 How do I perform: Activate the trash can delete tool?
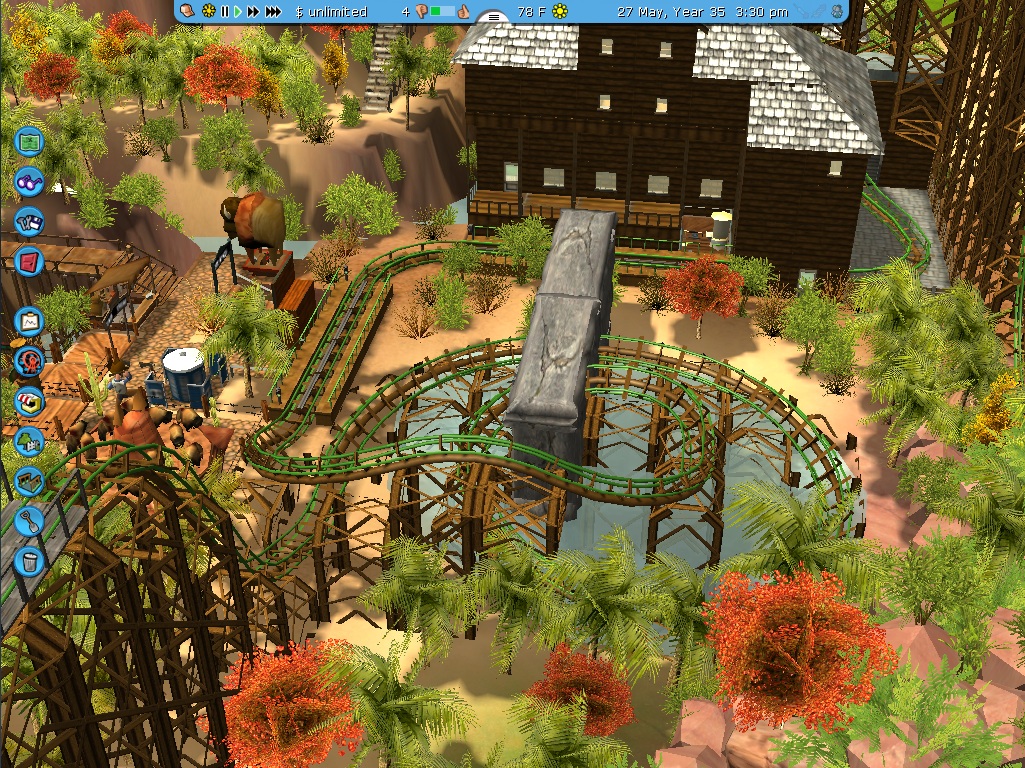[x=30, y=561]
